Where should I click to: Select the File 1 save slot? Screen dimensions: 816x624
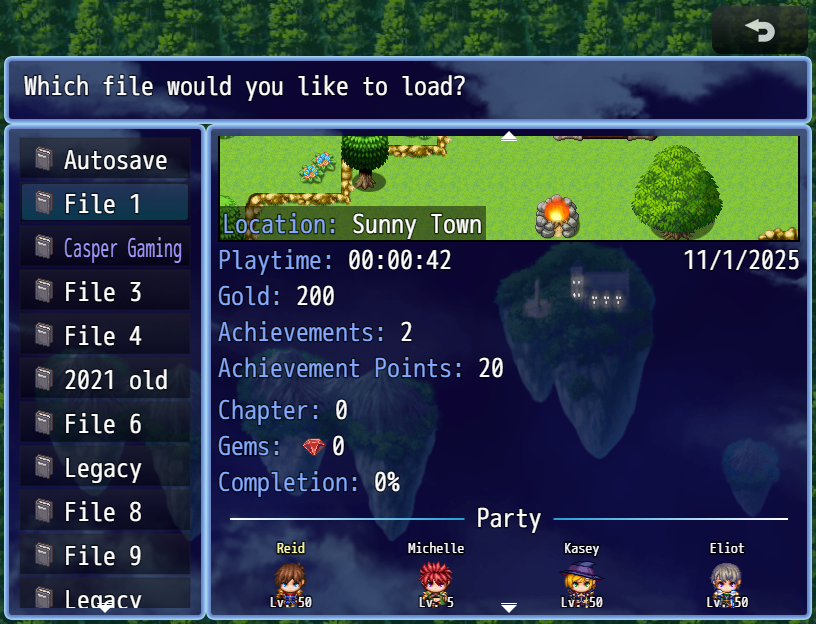[x=105, y=204]
